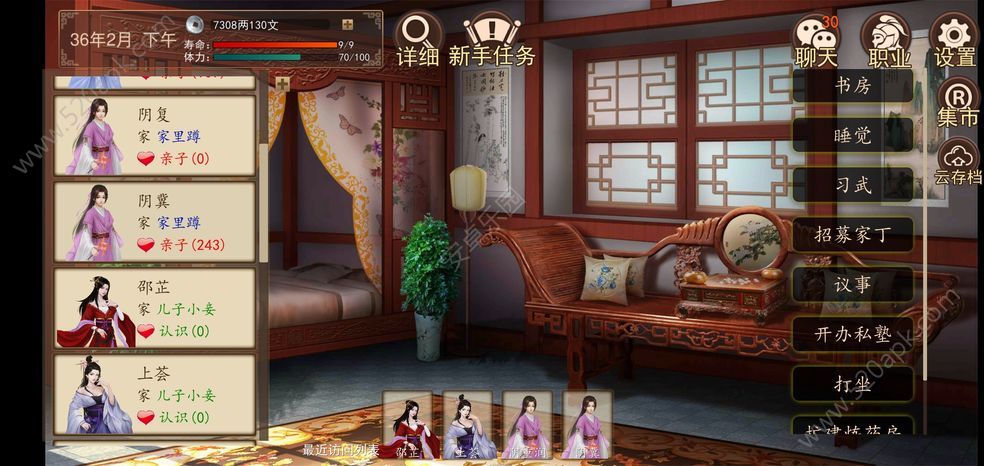Click the plus button beside the money

tap(347, 25)
